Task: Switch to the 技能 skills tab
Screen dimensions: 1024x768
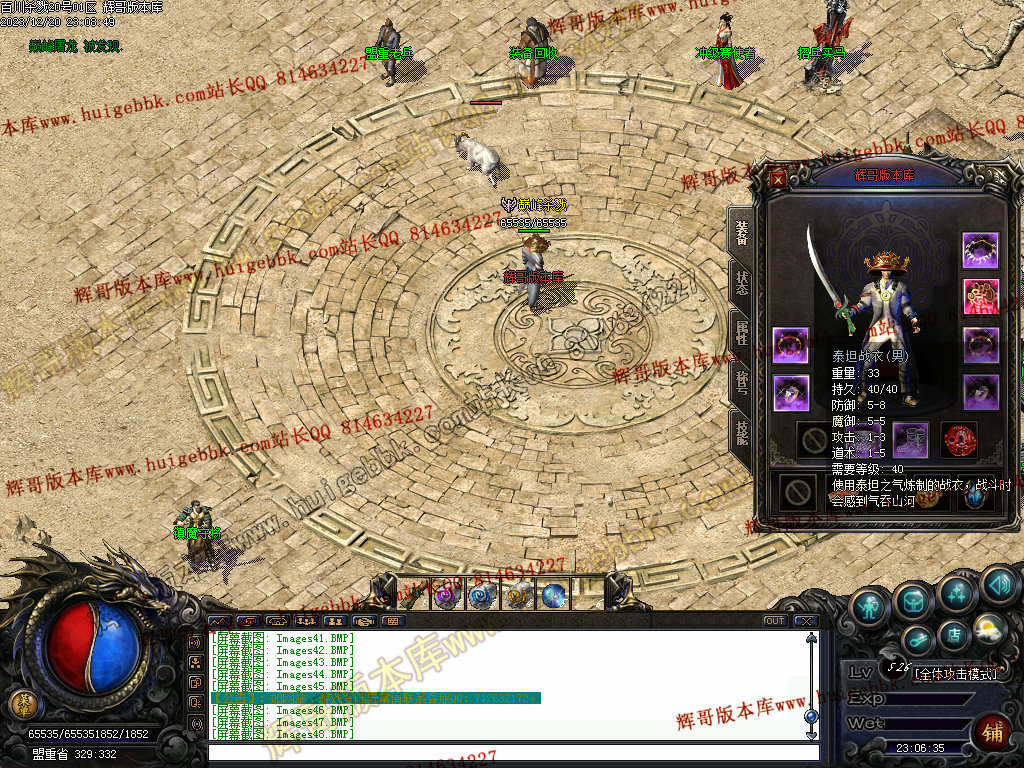Action: (x=742, y=433)
